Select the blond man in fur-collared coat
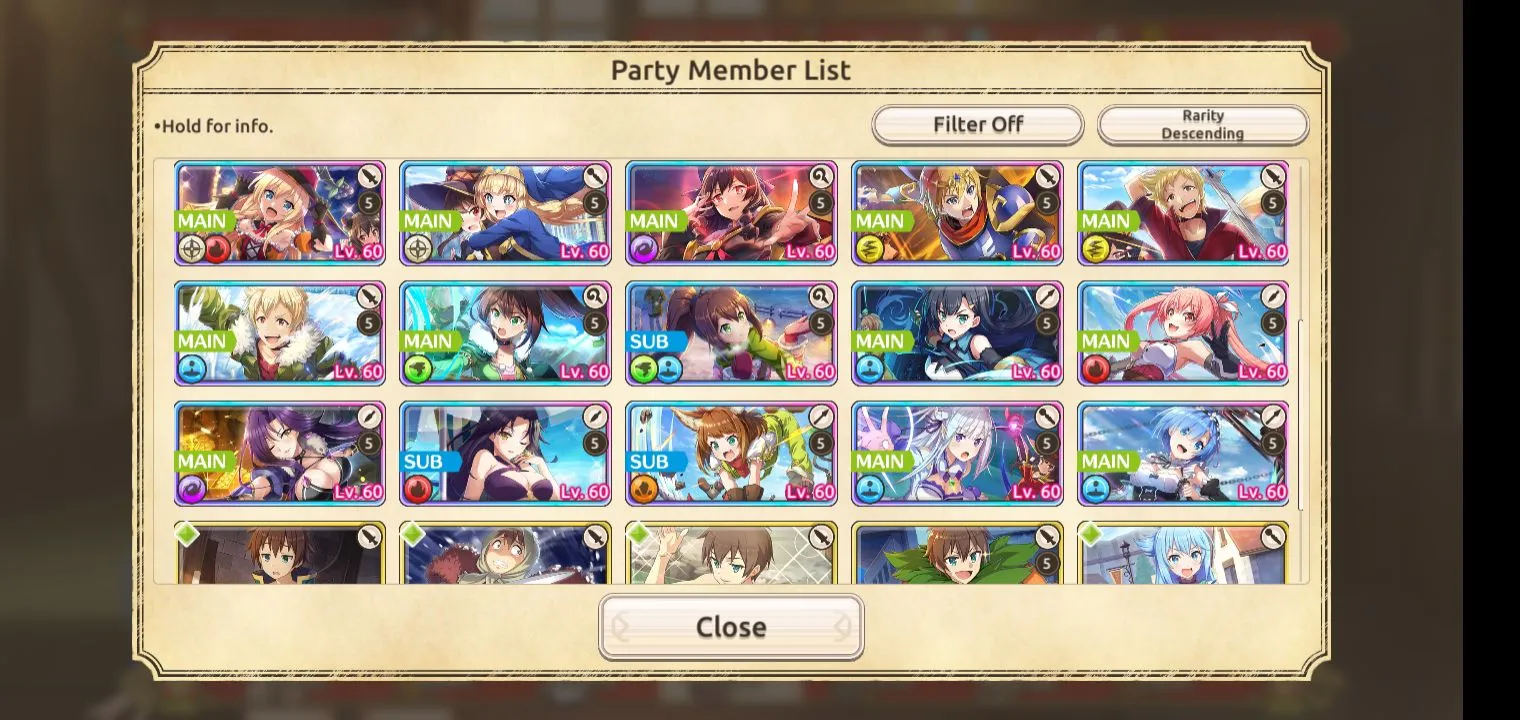1520x720 pixels. 280,334
